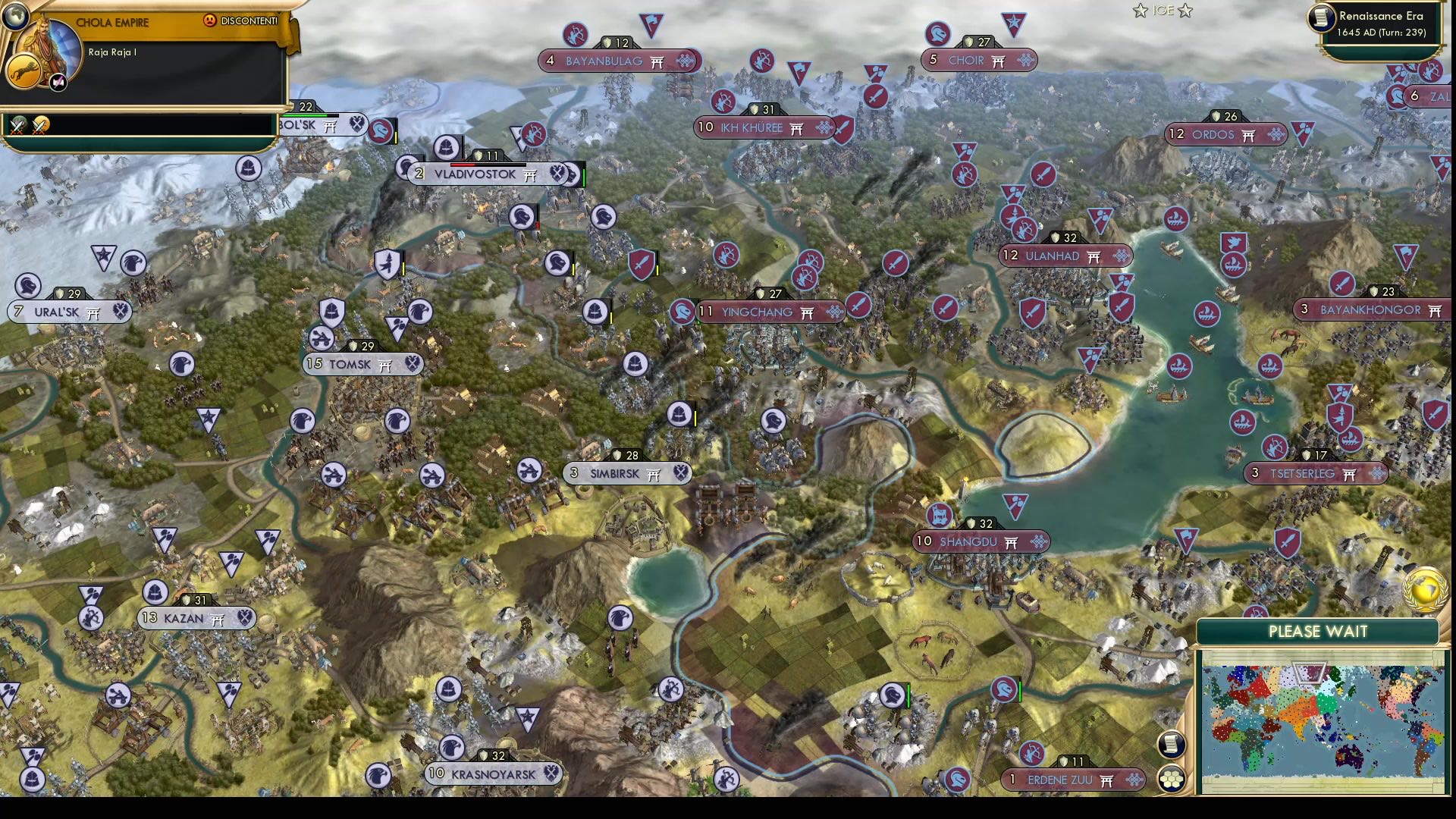
Task: Click the crossed-swords war indicator in the leader panel
Action: (19, 126)
